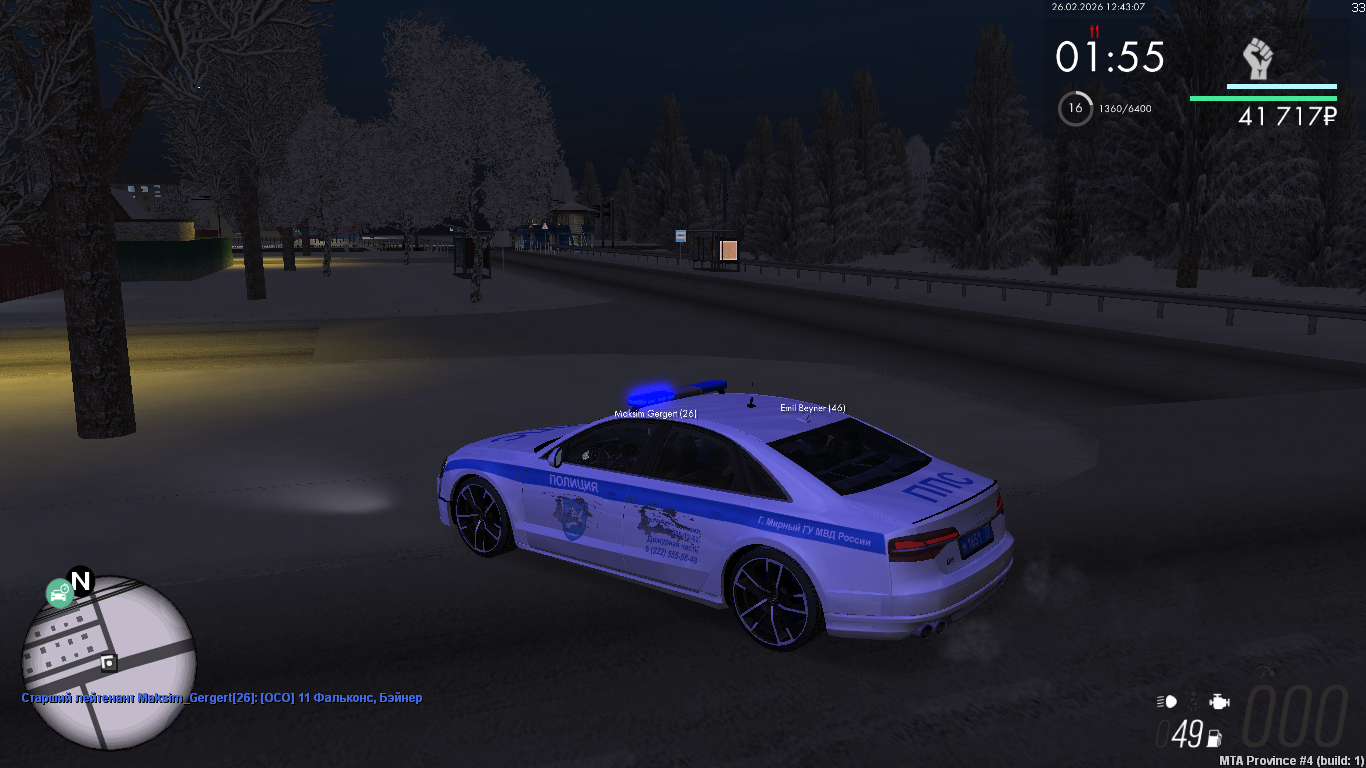The height and width of the screenshot is (768, 1366).
Task: Click the circular minimap
Action: [x=109, y=662]
